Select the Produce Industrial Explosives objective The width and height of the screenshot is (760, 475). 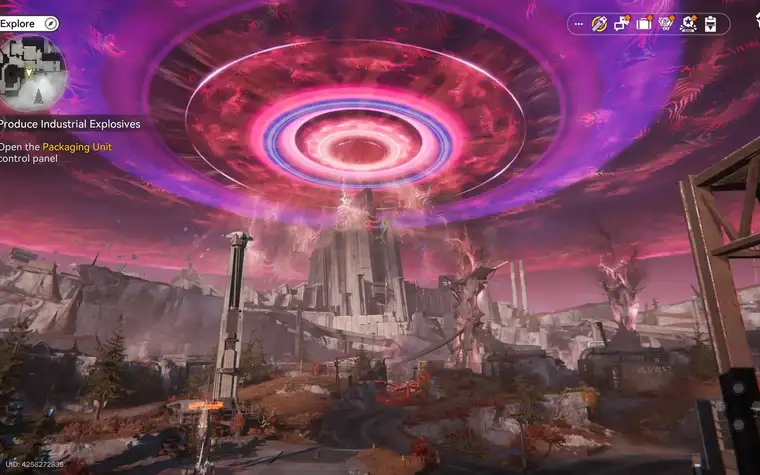point(70,124)
